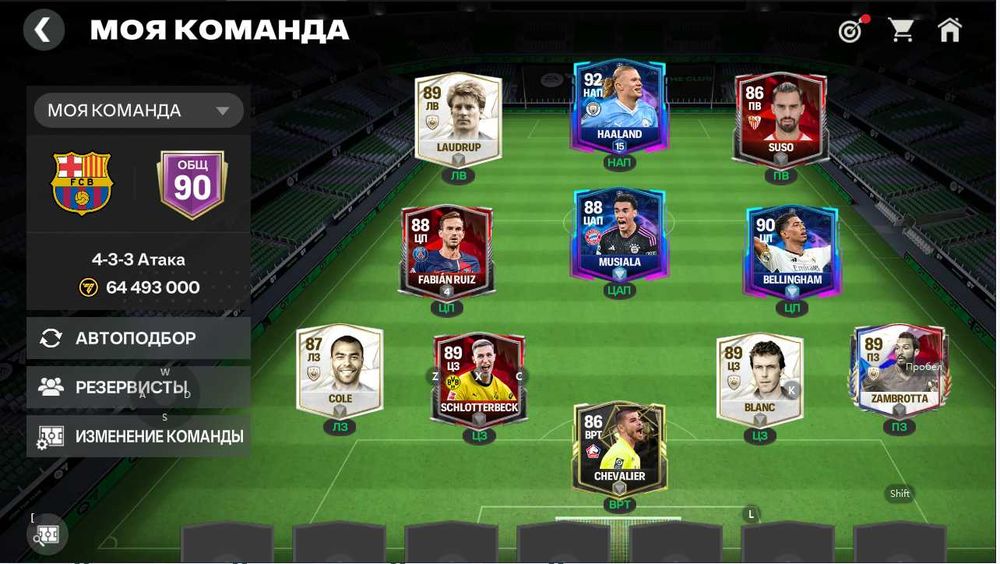
Task: Choose the Cole left back card
Action: pos(339,372)
